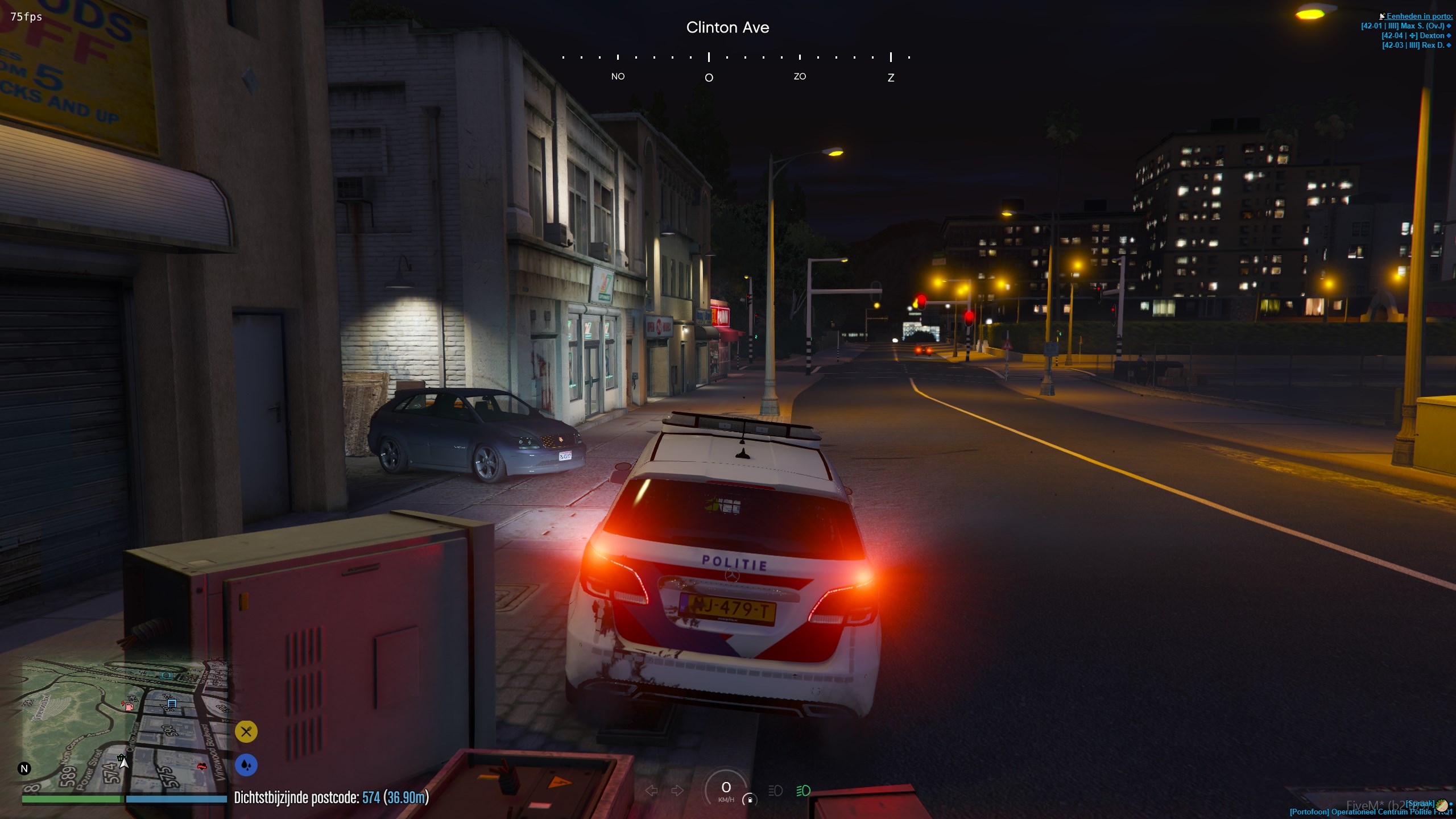Click the yellow fork-and-knife hunger icon
Screen dimensions: 1456x819
pos(246,731)
